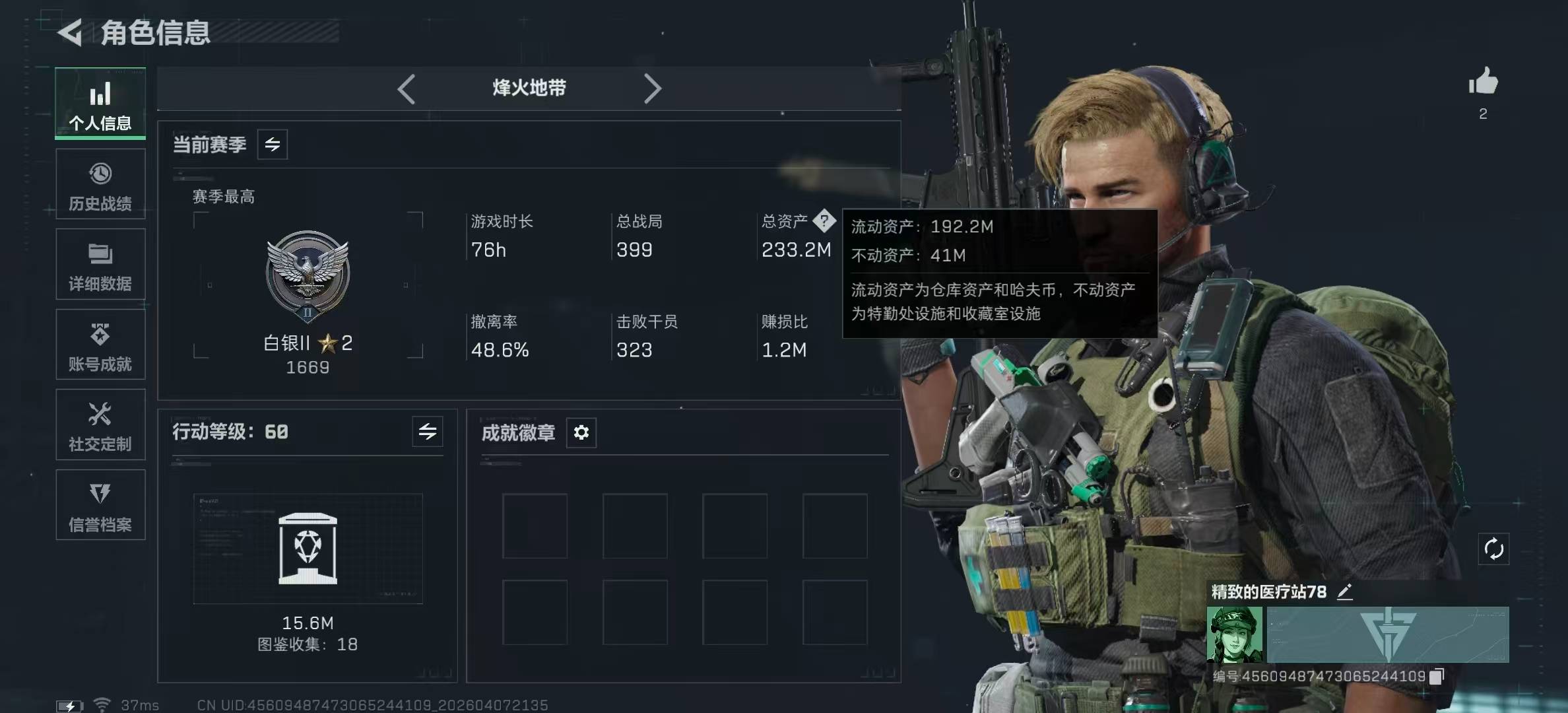The image size is (1568, 713).
Task: Copy the player ID number
Action: pyautogui.click(x=1437, y=676)
